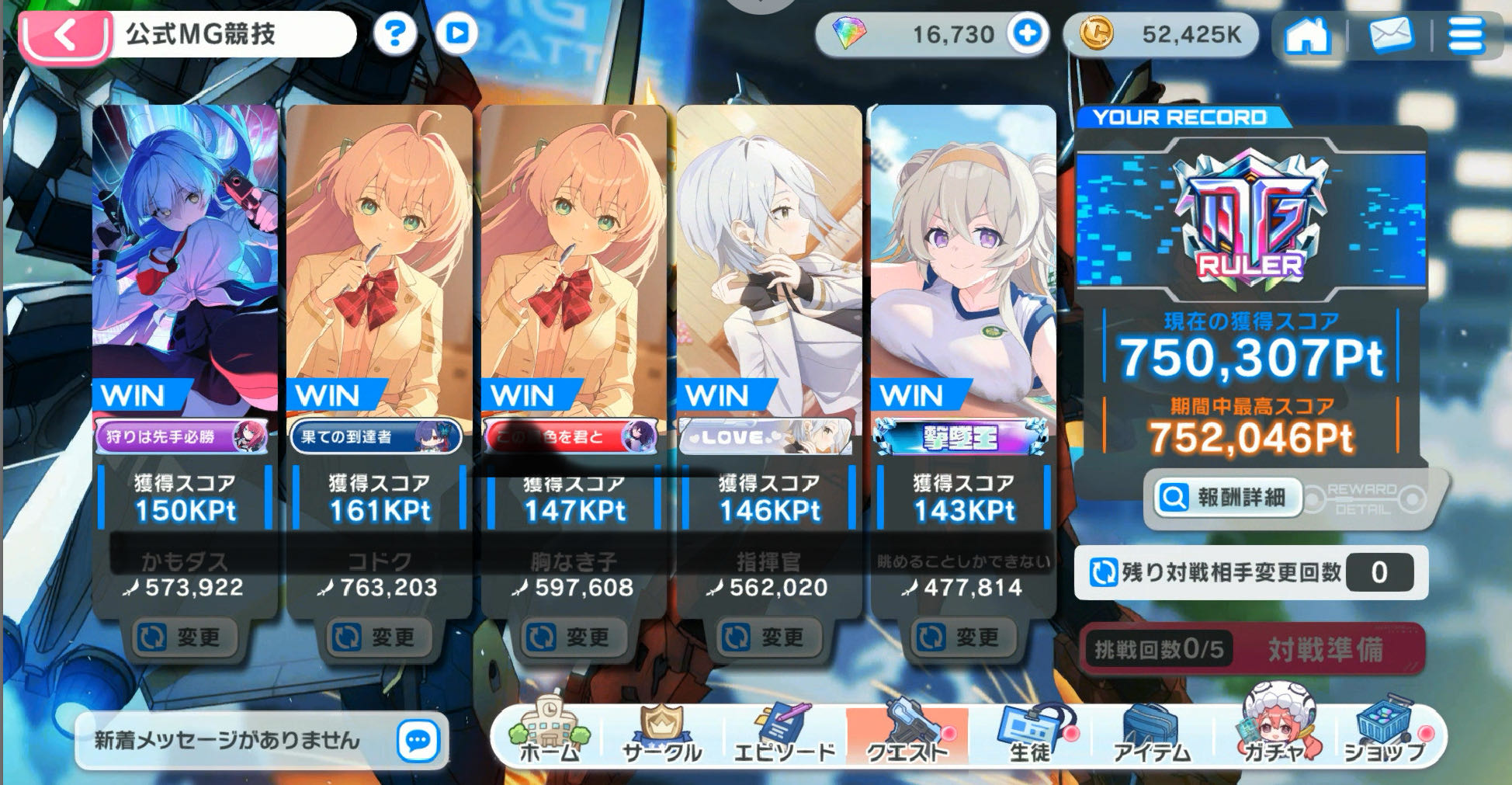Open the mail envelope inbox
Viewport: 1512px width, 785px height.
[1390, 35]
